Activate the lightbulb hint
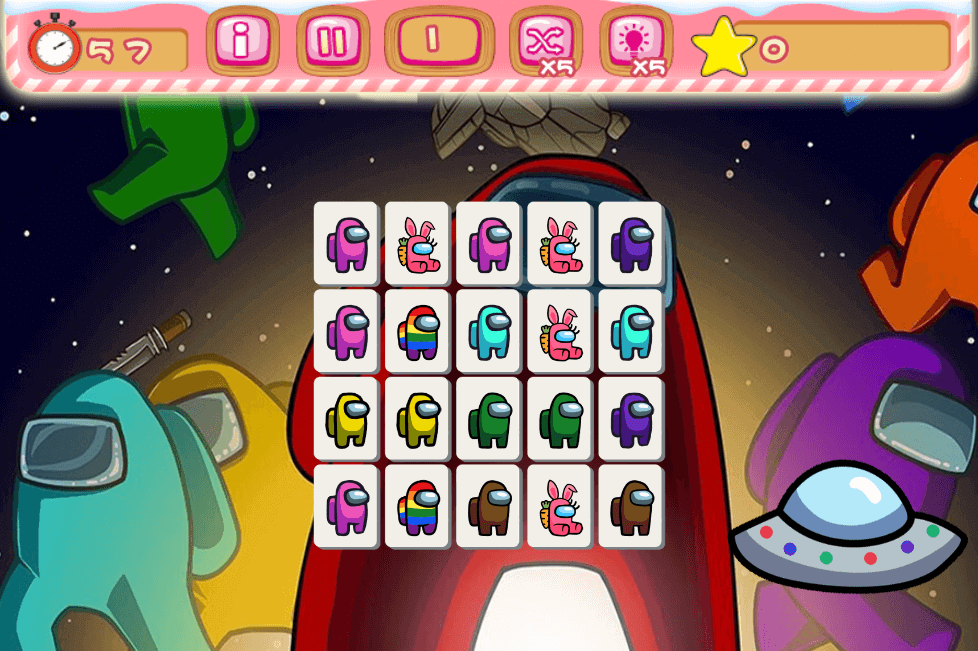This screenshot has height=651, width=978. pyautogui.click(x=636, y=41)
